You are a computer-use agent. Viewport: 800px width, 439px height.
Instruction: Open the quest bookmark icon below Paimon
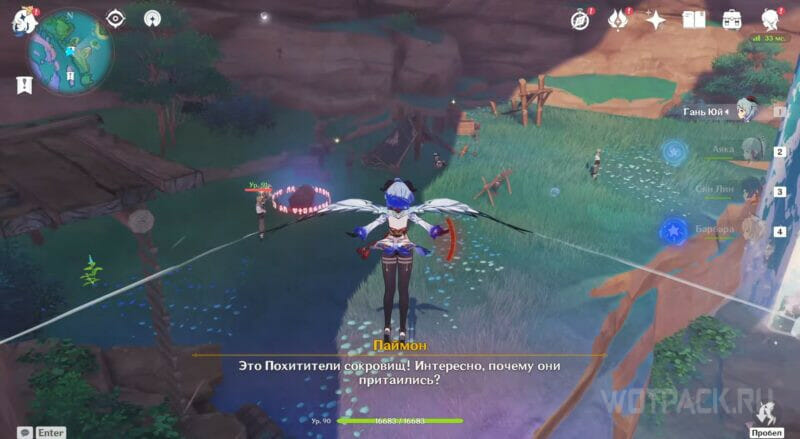[x=24, y=85]
